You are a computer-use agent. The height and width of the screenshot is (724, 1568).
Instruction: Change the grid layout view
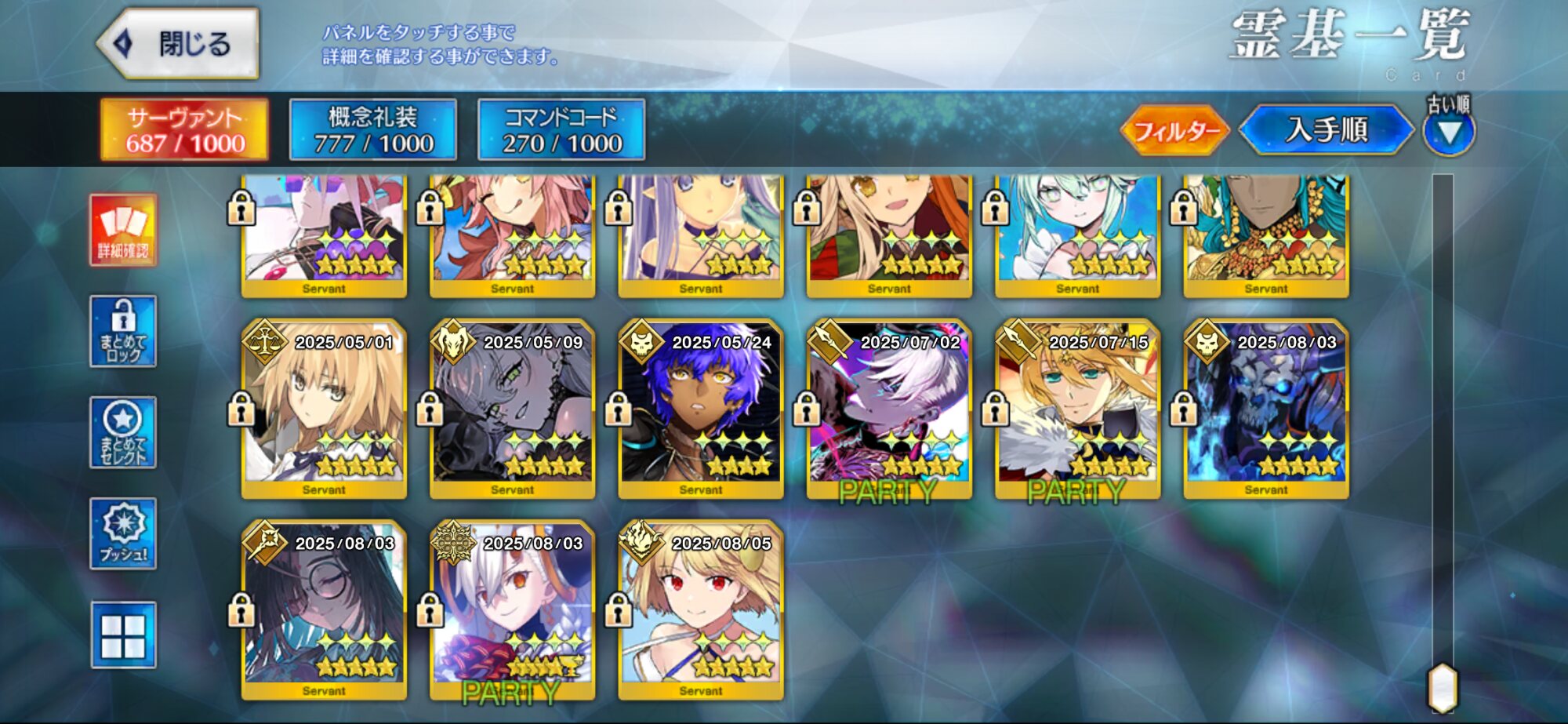pyautogui.click(x=123, y=635)
